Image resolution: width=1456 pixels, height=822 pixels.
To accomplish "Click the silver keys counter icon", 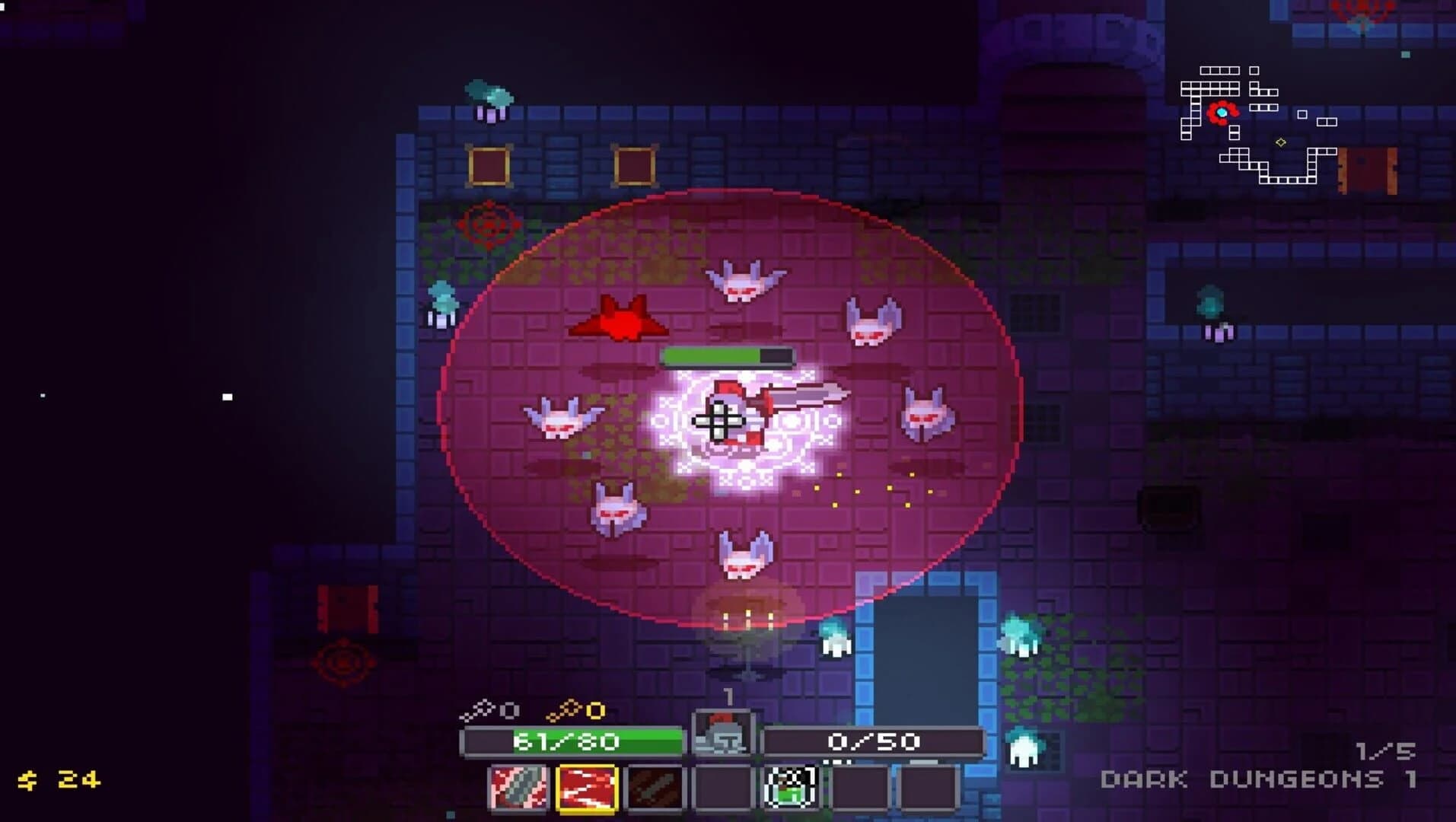I will 479,709.
